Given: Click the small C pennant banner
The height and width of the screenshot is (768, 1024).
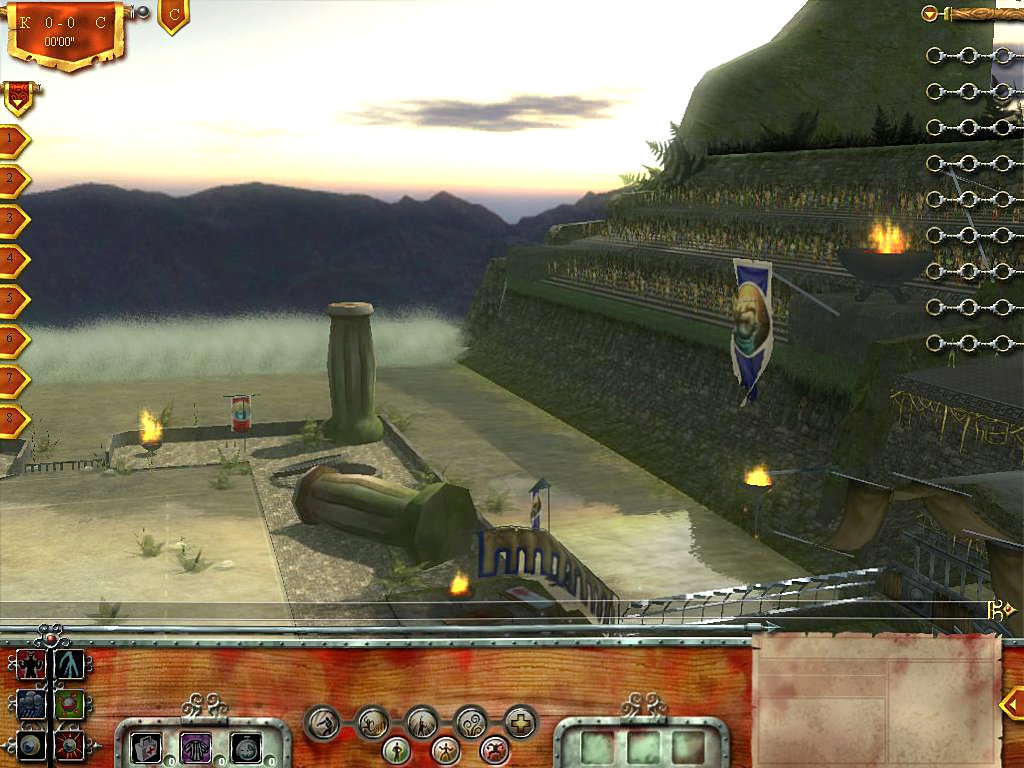Looking at the screenshot, I should (173, 15).
